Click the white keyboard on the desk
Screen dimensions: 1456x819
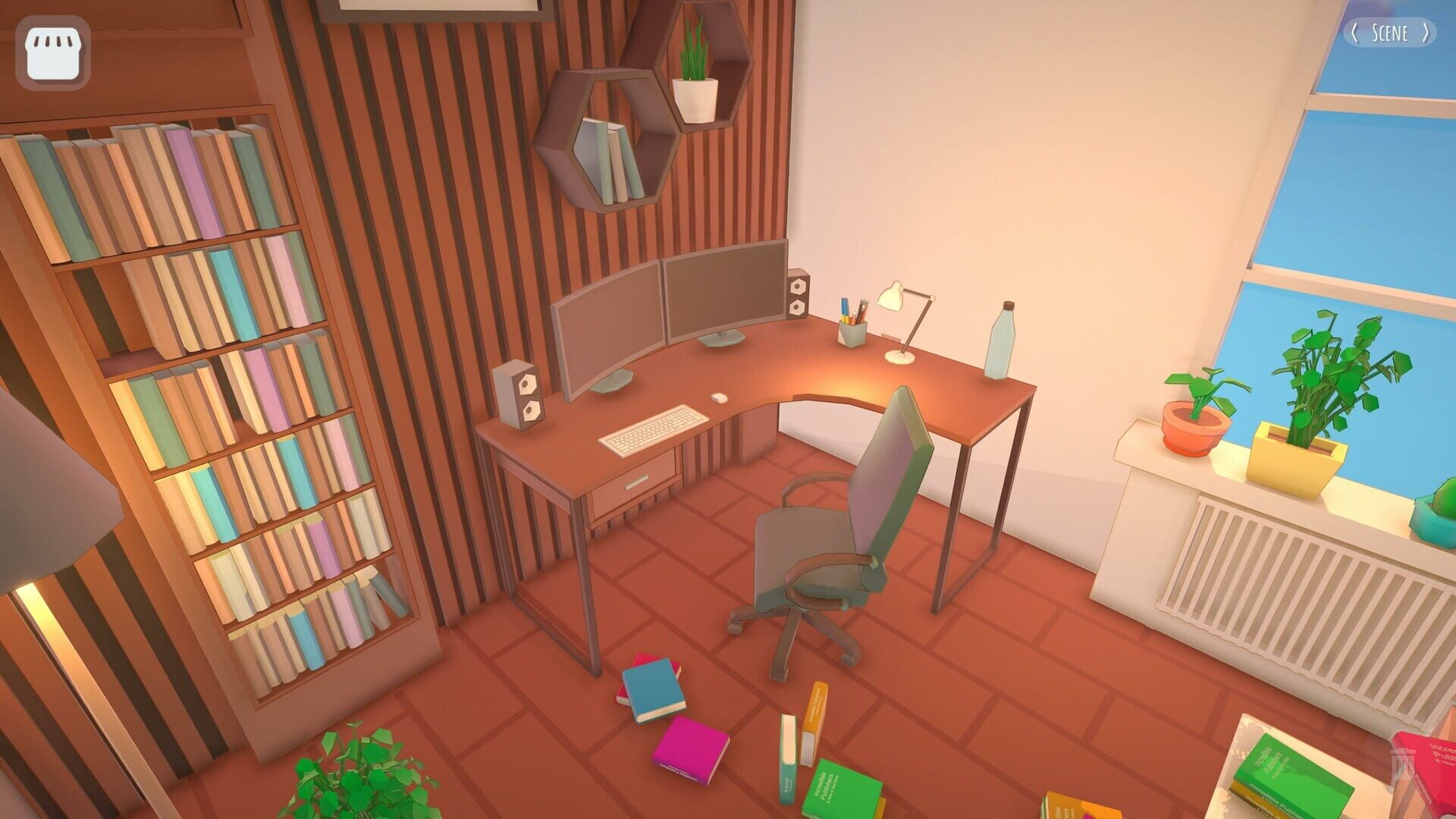(x=654, y=429)
